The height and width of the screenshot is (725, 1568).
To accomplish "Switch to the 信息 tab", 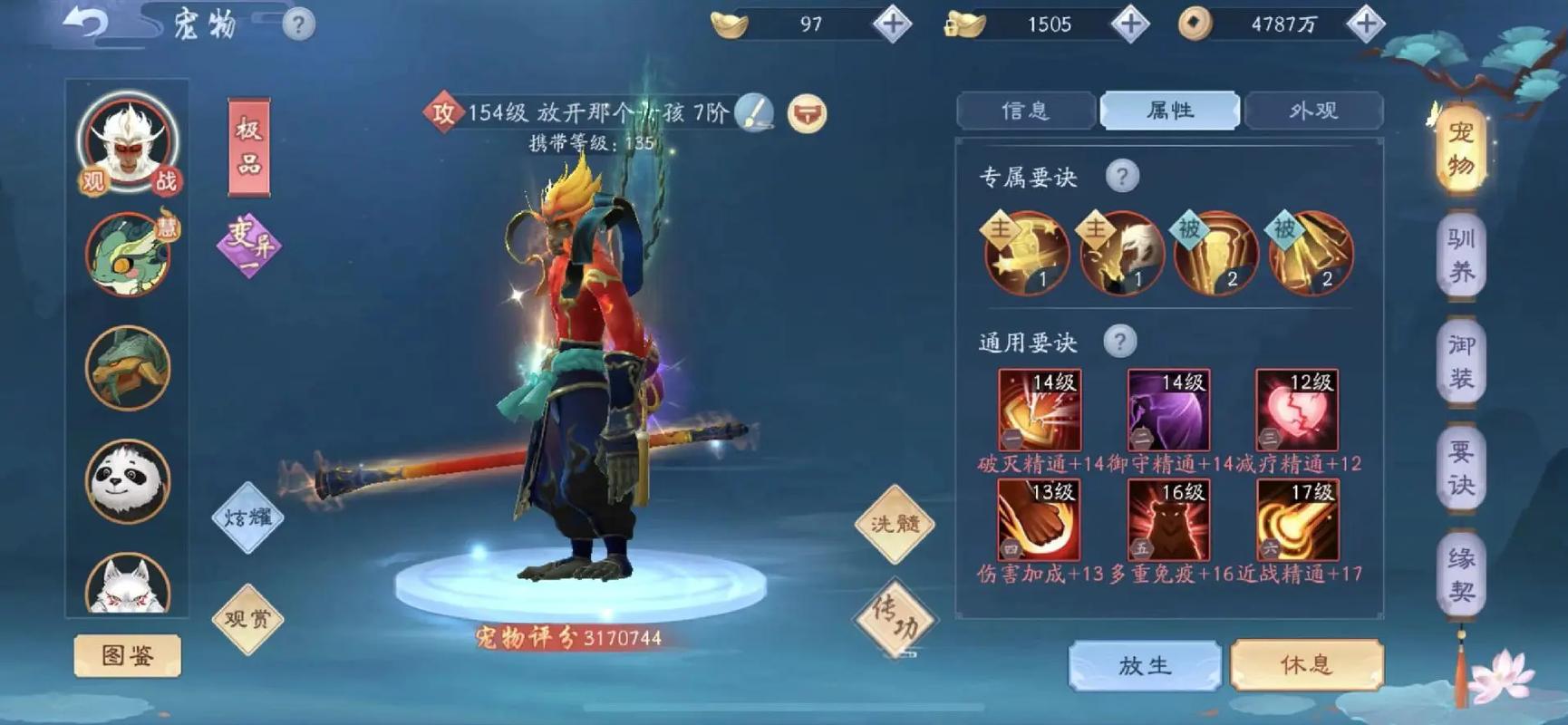I will (1027, 110).
